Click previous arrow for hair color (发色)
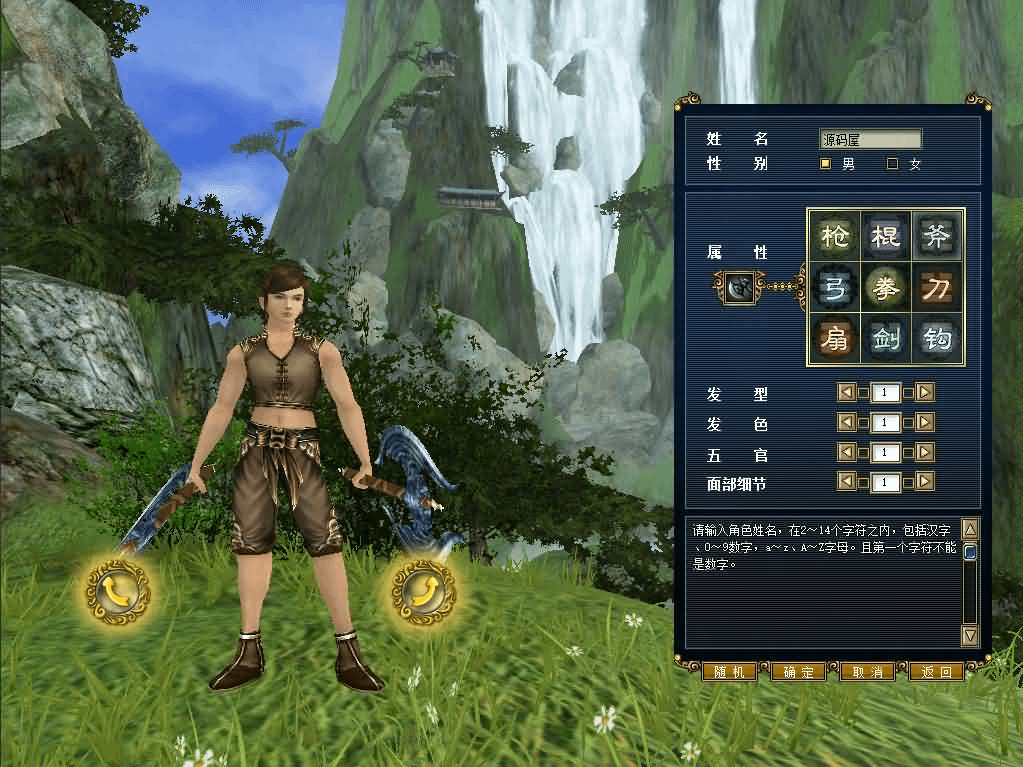Screen dimensions: 1023x767 (x=846, y=423)
